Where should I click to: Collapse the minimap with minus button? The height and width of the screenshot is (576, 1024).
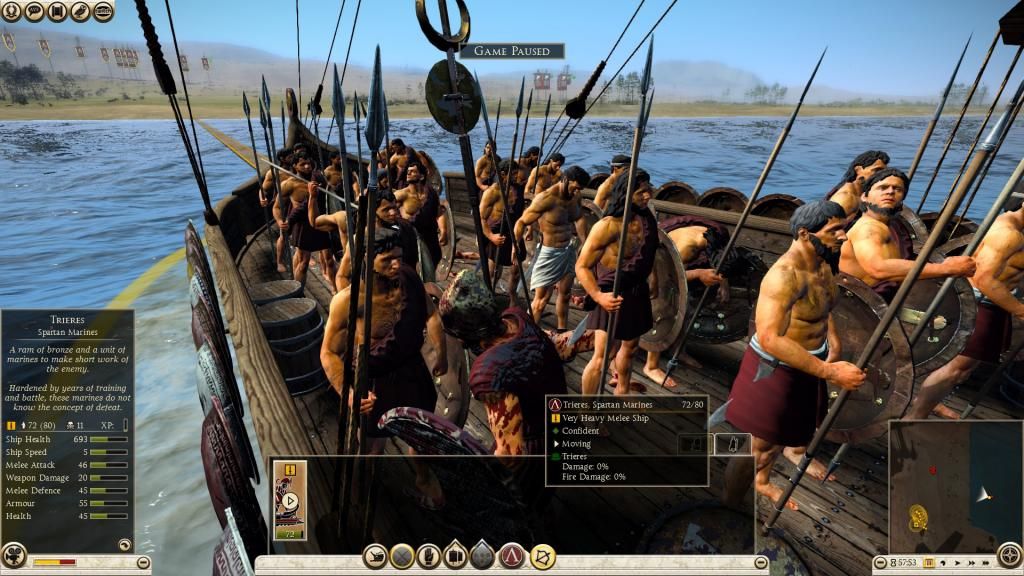(881, 564)
